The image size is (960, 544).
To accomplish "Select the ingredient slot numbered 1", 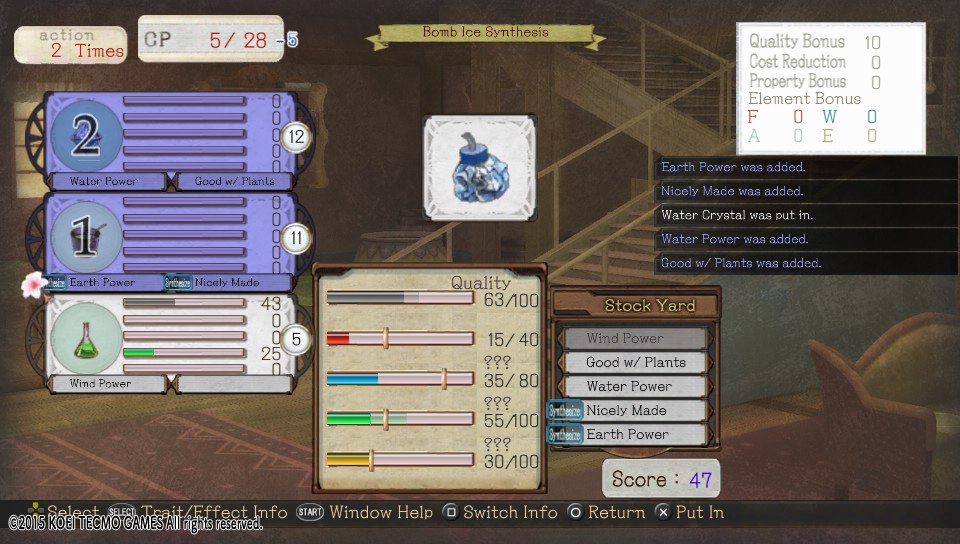I will coord(86,237).
